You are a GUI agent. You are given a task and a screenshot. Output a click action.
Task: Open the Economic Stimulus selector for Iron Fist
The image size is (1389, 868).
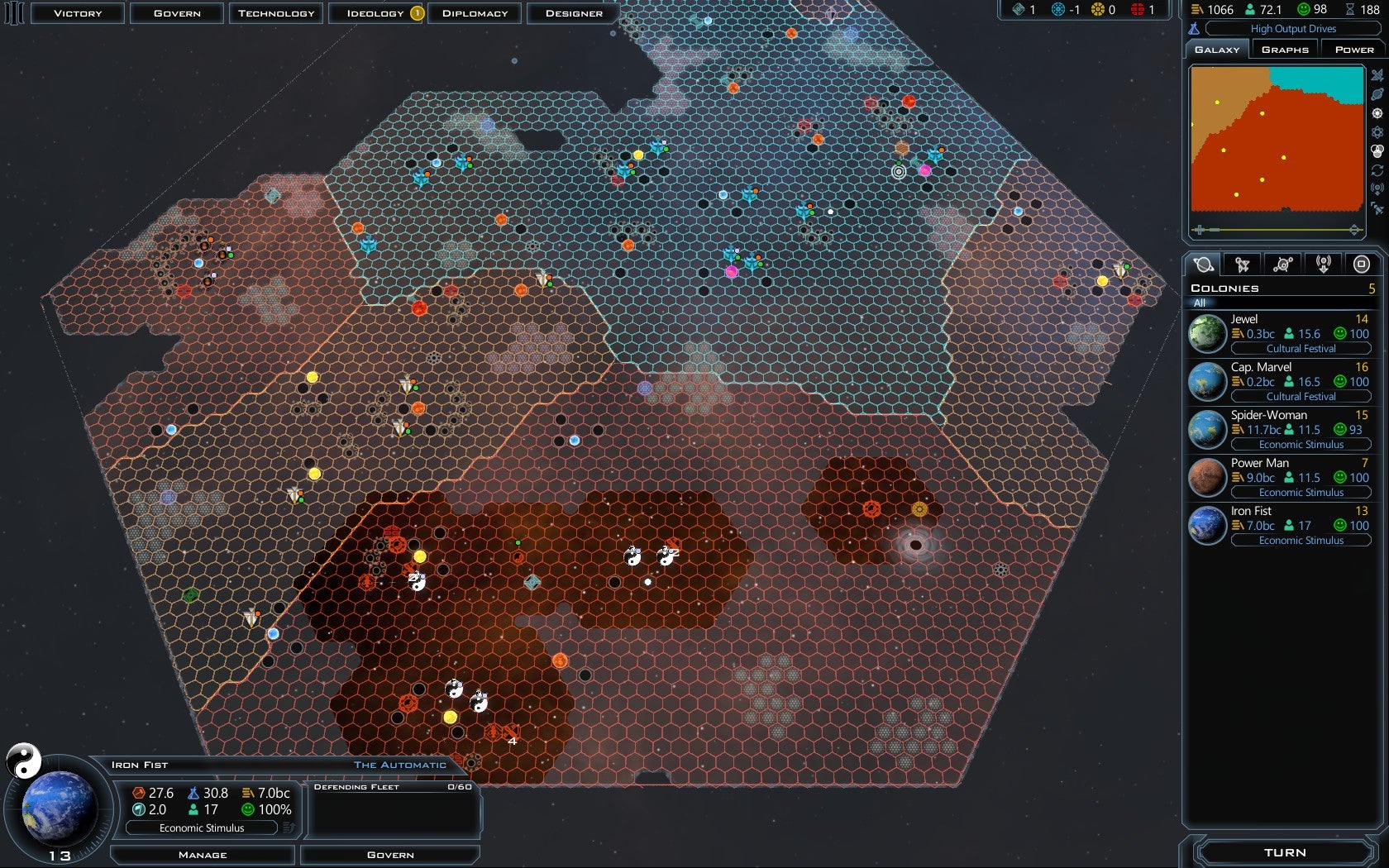[x=203, y=827]
